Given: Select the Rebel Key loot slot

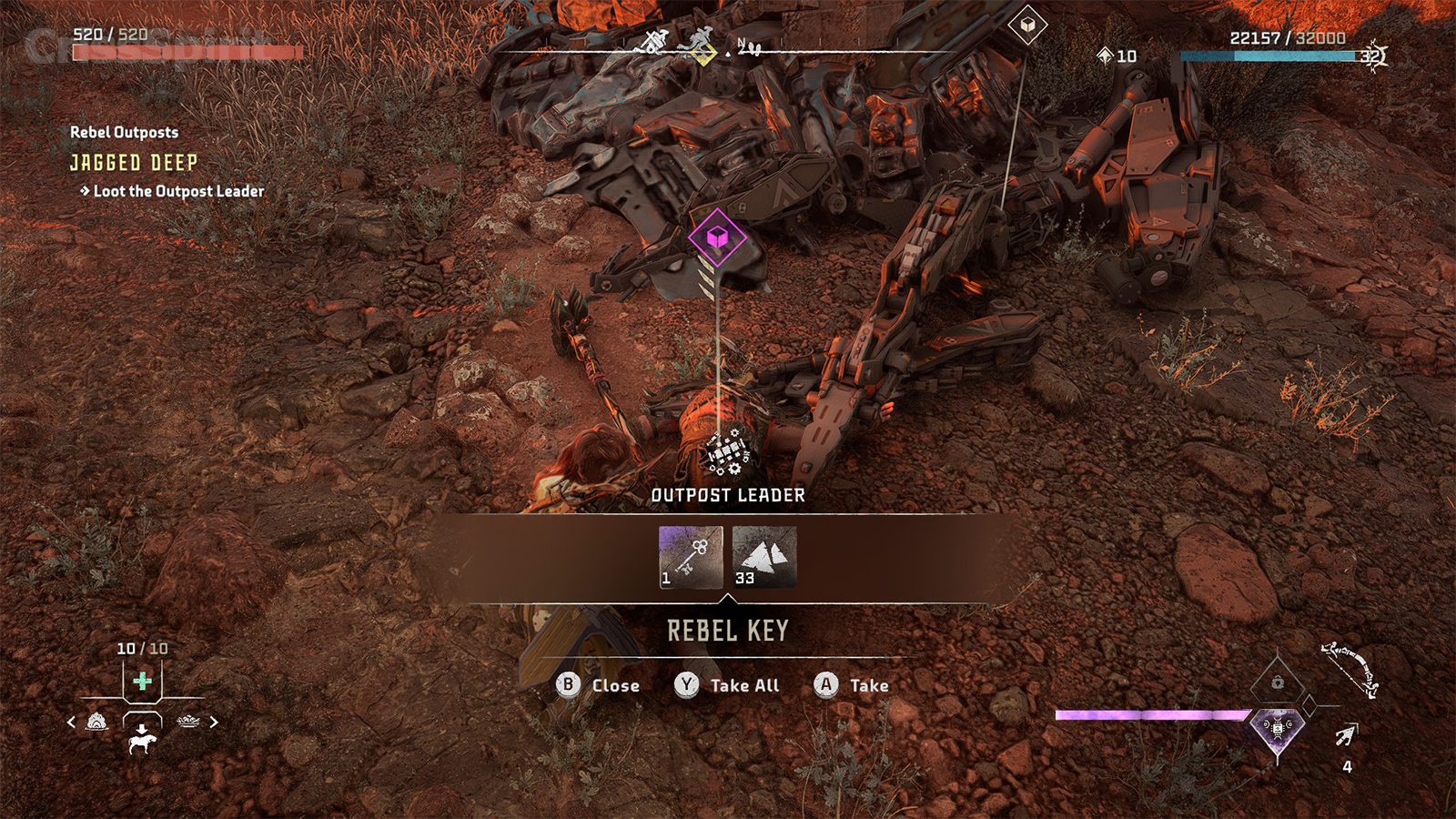Looking at the screenshot, I should [691, 557].
